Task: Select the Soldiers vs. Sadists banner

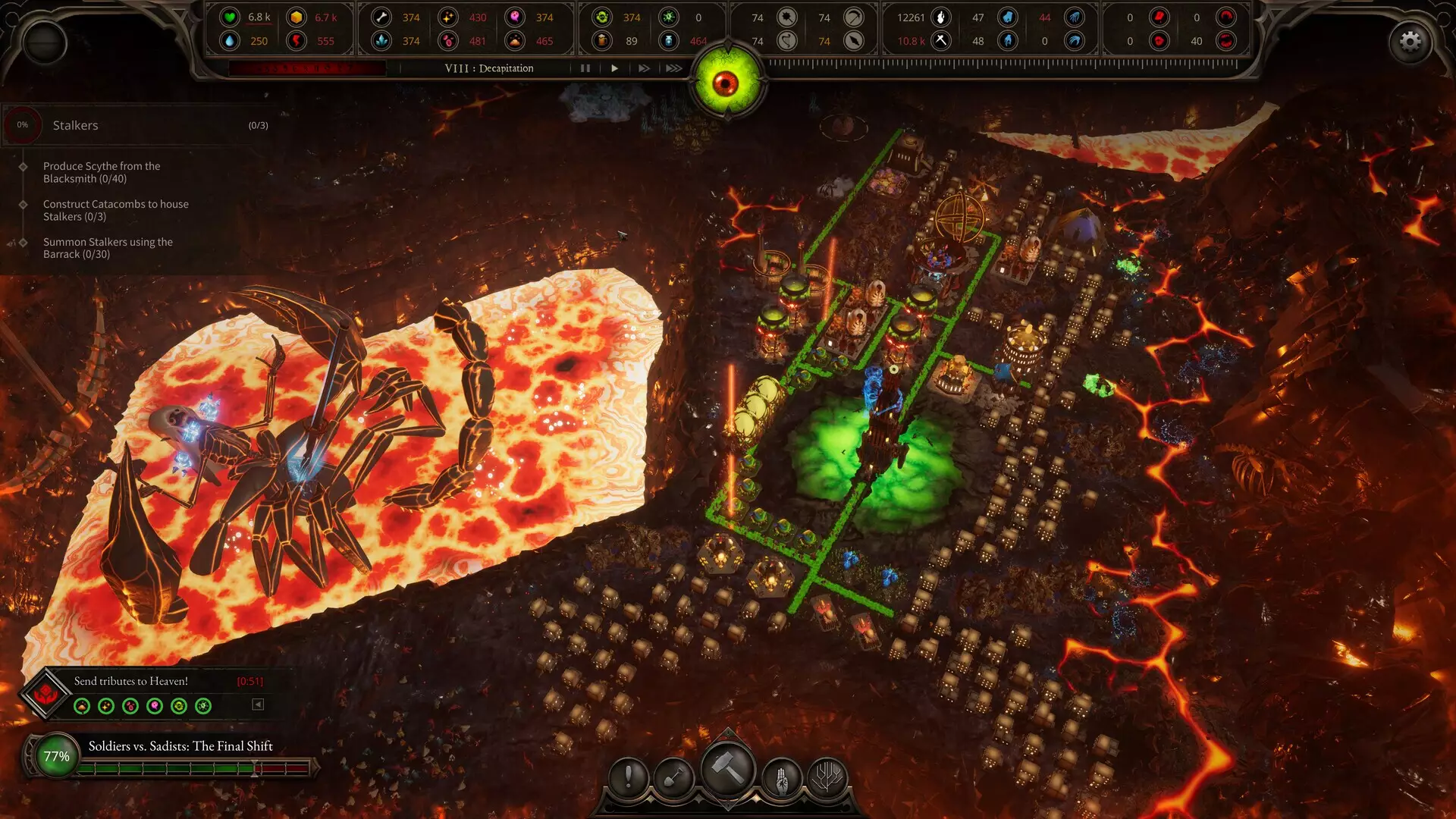Action: click(180, 746)
